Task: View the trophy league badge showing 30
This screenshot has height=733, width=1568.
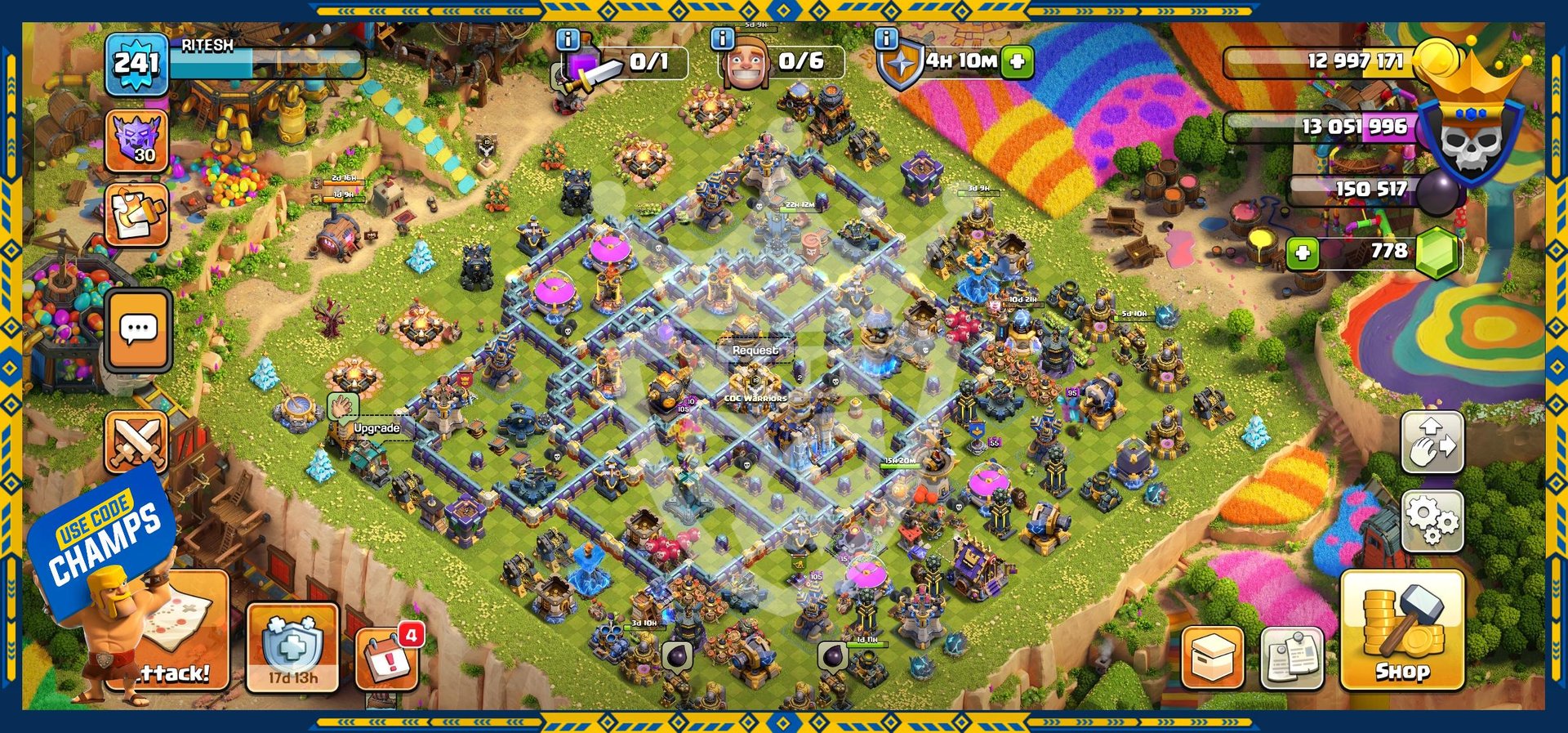Action: pos(136,141)
